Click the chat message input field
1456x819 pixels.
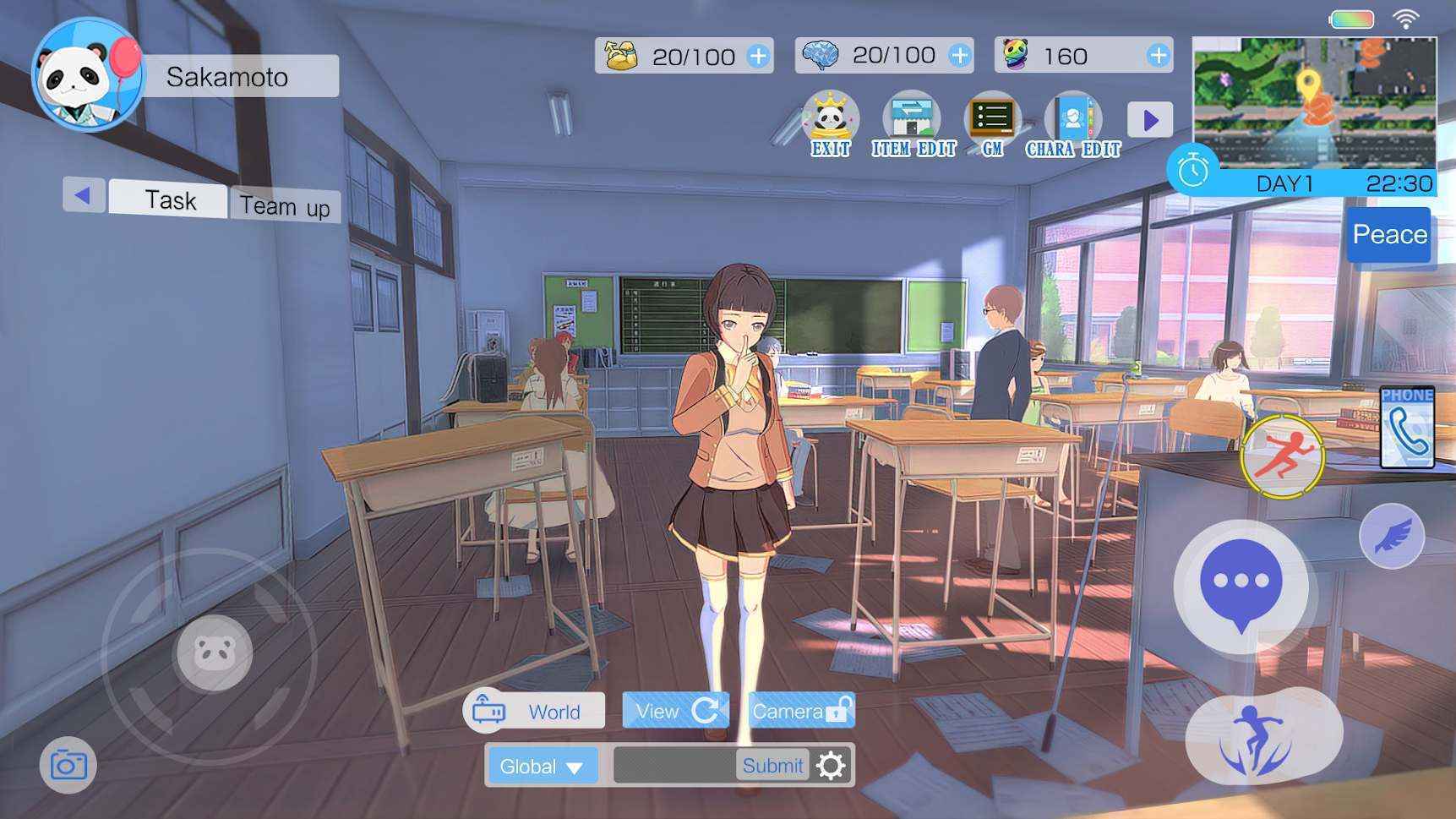(x=668, y=766)
